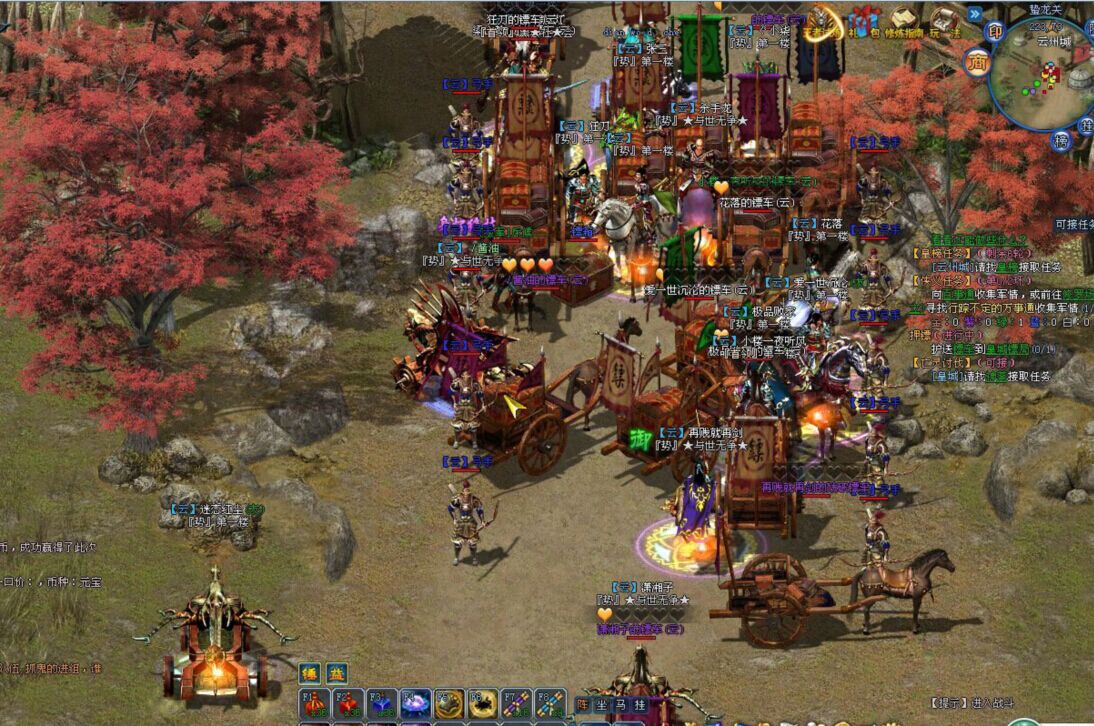Open the 榜 ranking button below minimap
The height and width of the screenshot is (726, 1094).
pyautogui.click(x=1061, y=141)
